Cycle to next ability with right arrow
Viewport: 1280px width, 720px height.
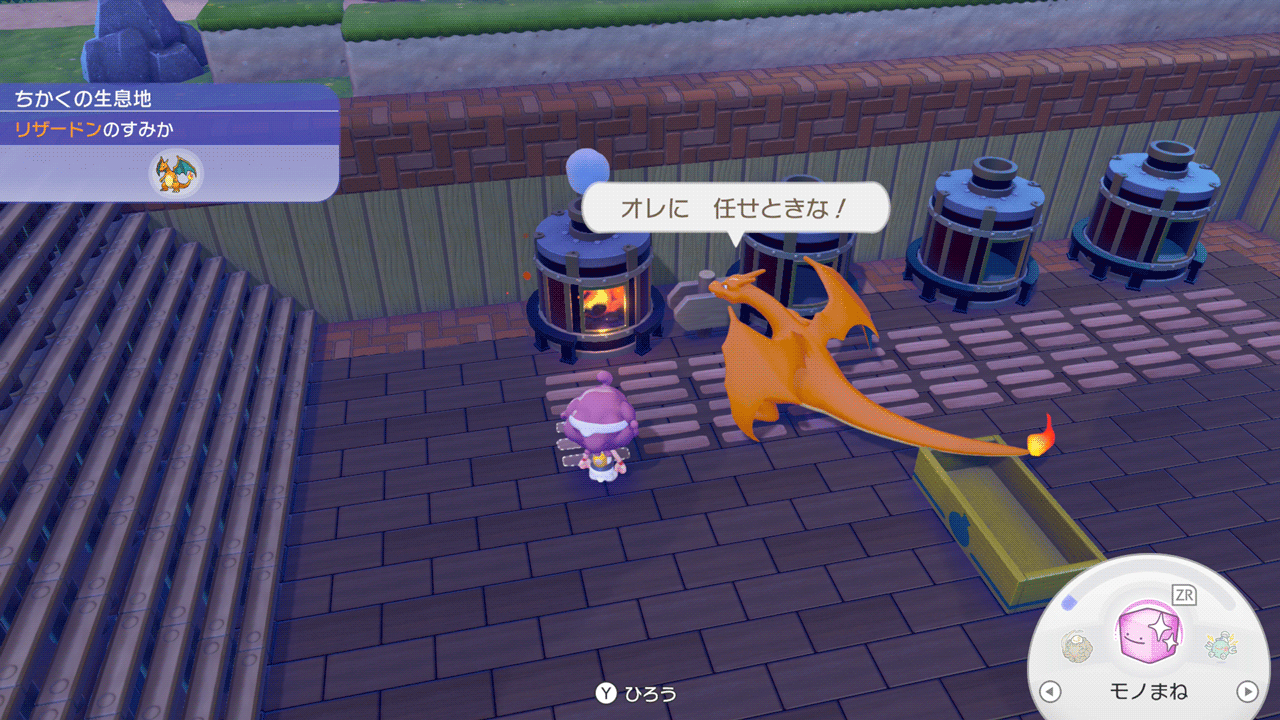point(1247,691)
